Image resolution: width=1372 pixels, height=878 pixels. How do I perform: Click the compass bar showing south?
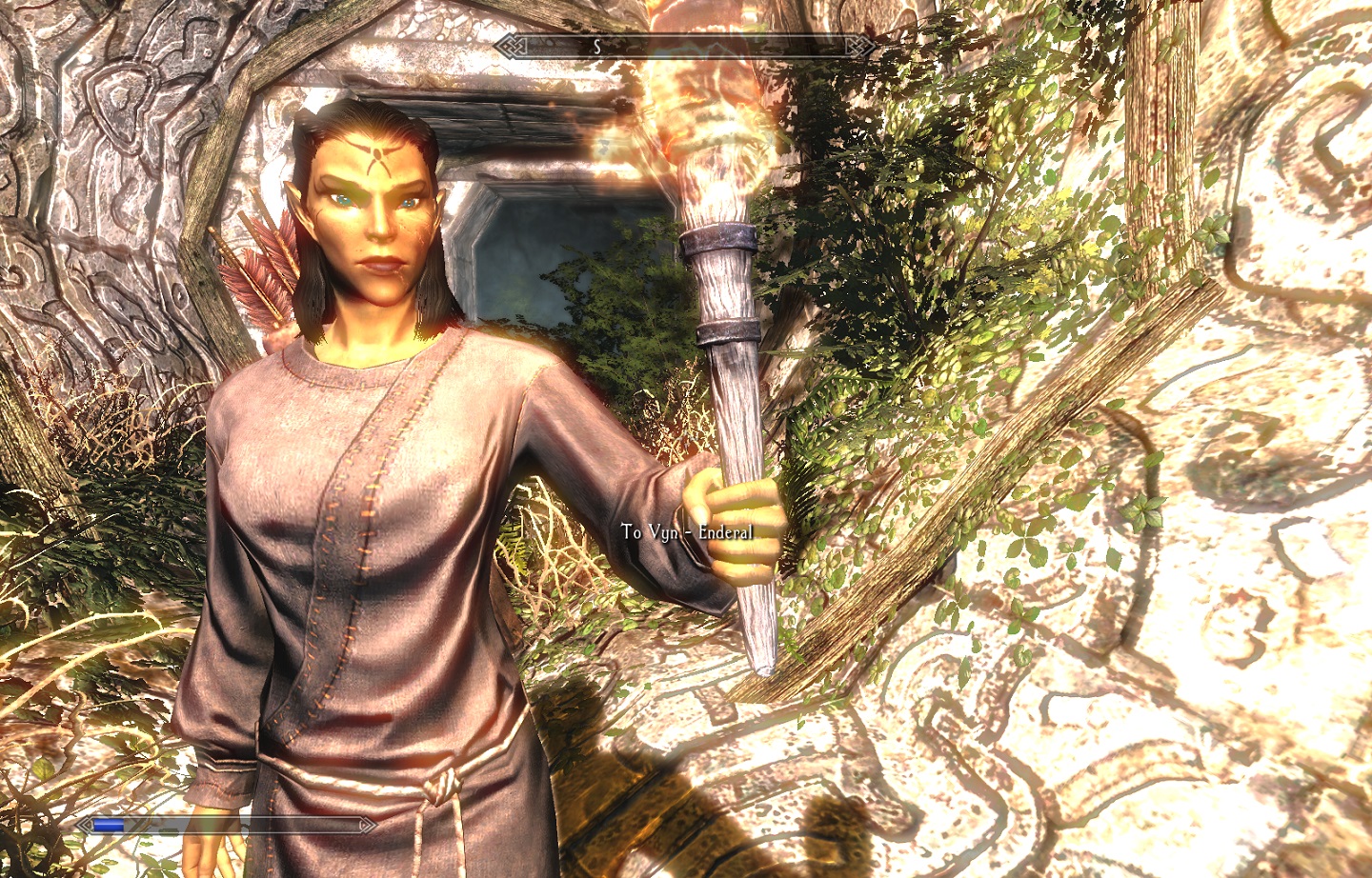685,46
